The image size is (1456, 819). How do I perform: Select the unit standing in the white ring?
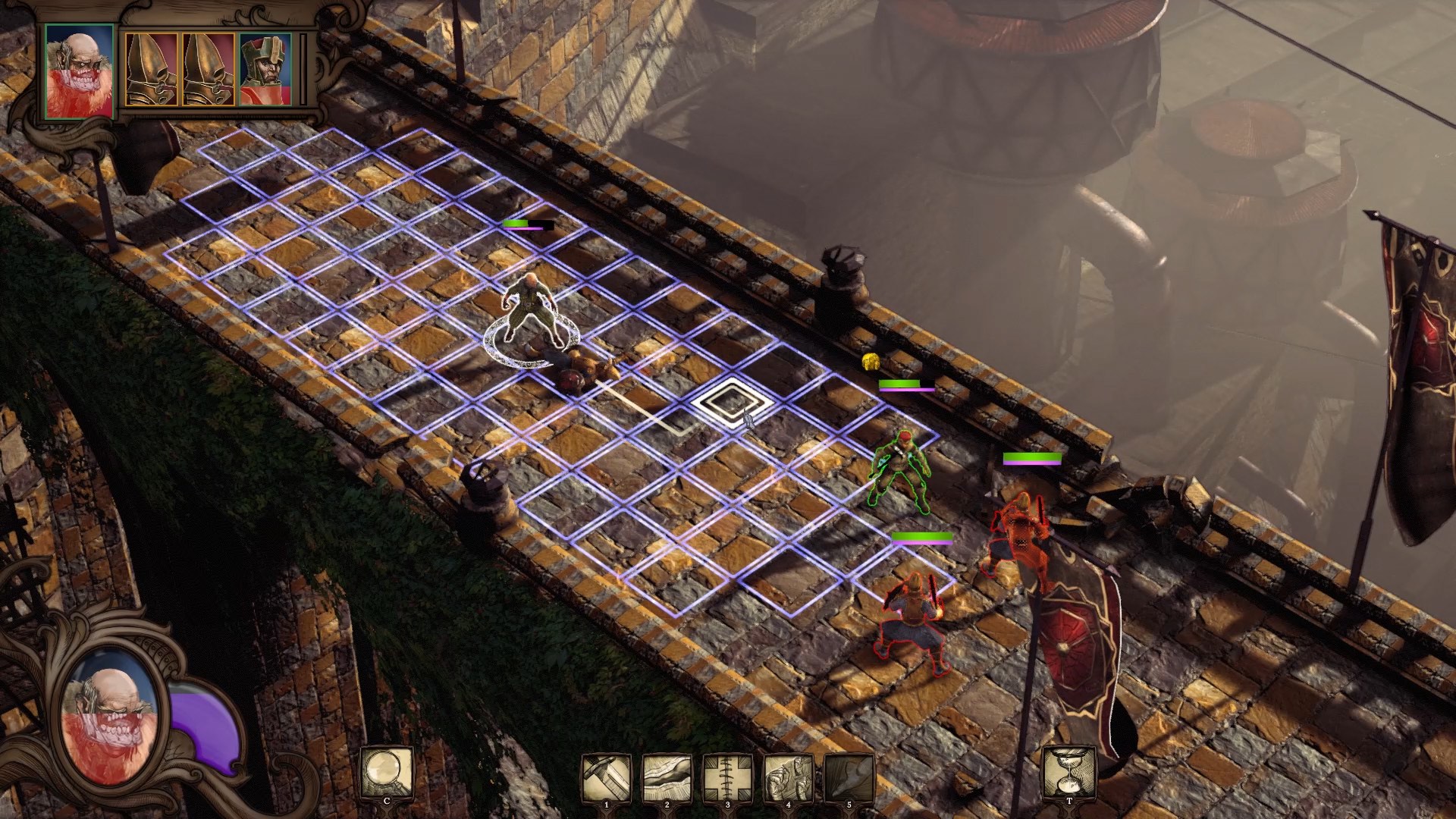pos(532,311)
